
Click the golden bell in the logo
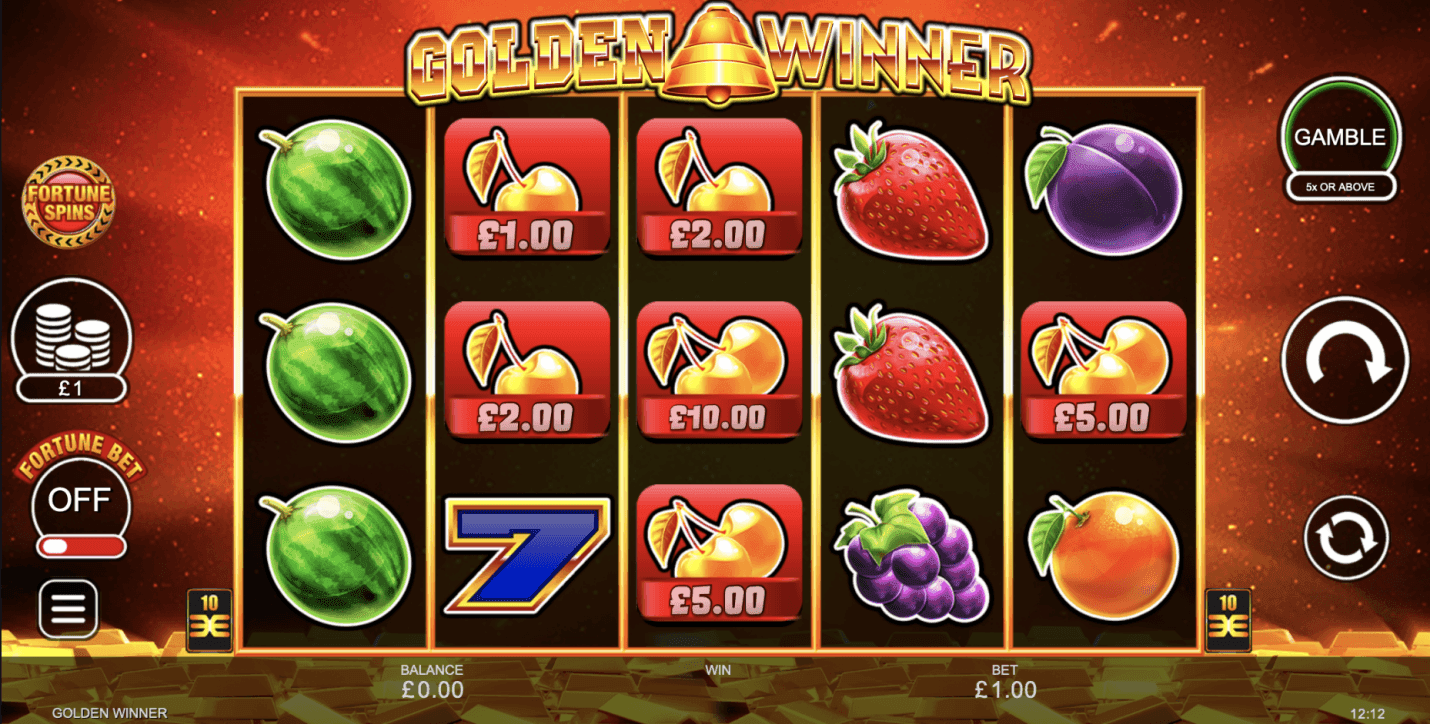[x=714, y=48]
